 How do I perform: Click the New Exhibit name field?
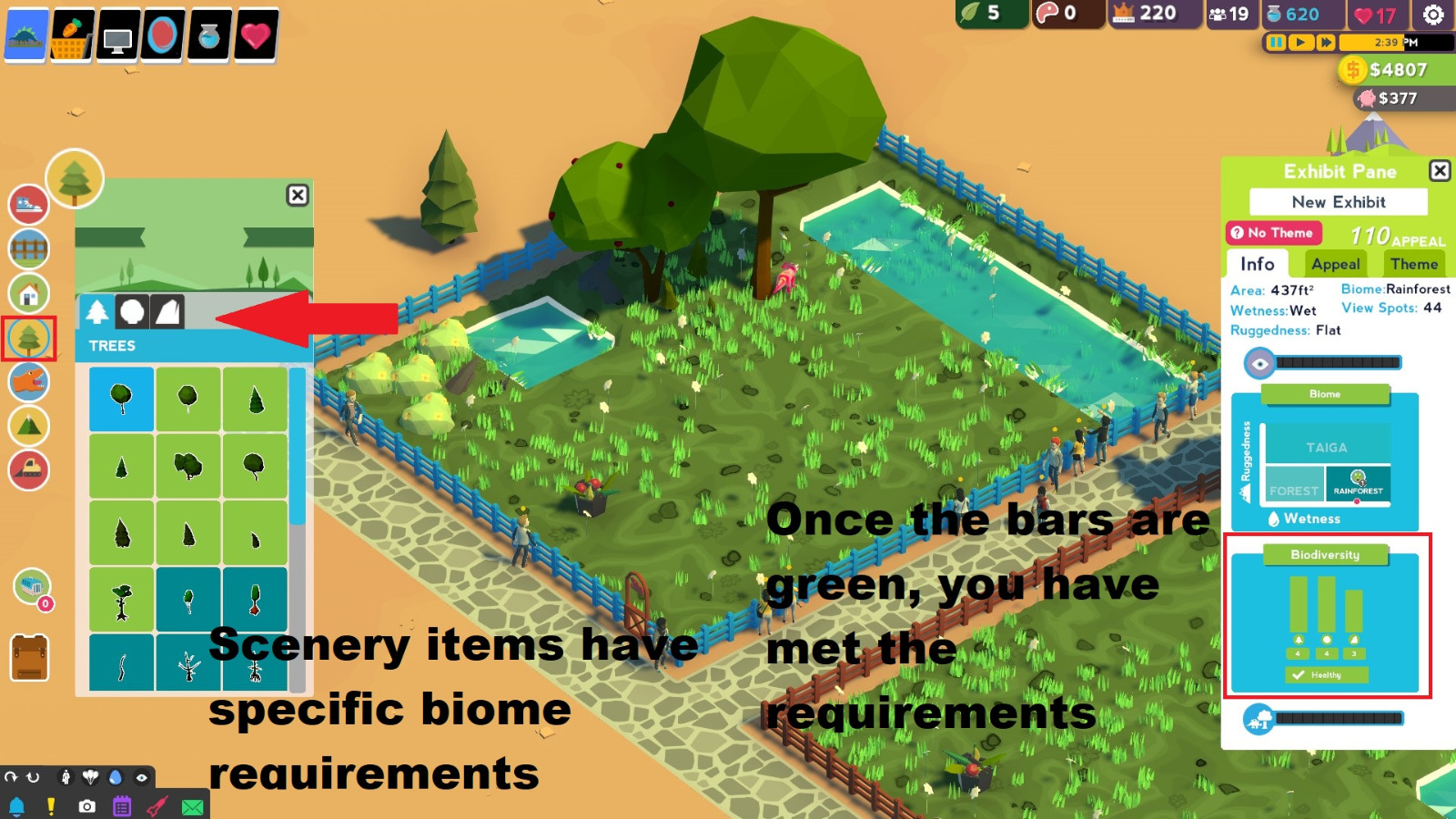click(x=1340, y=202)
